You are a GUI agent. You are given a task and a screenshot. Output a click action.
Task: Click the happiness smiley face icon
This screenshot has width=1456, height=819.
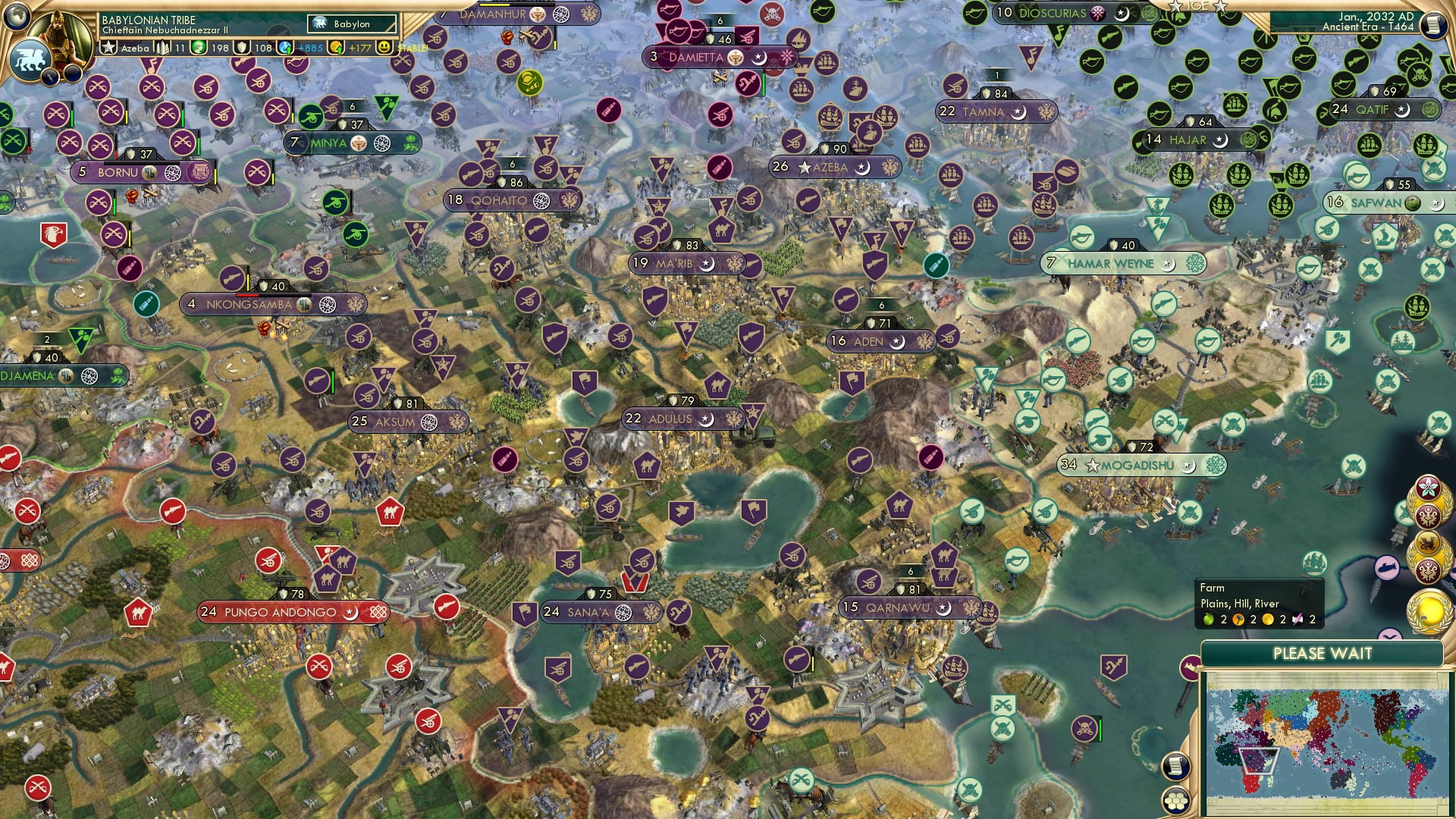[x=383, y=48]
